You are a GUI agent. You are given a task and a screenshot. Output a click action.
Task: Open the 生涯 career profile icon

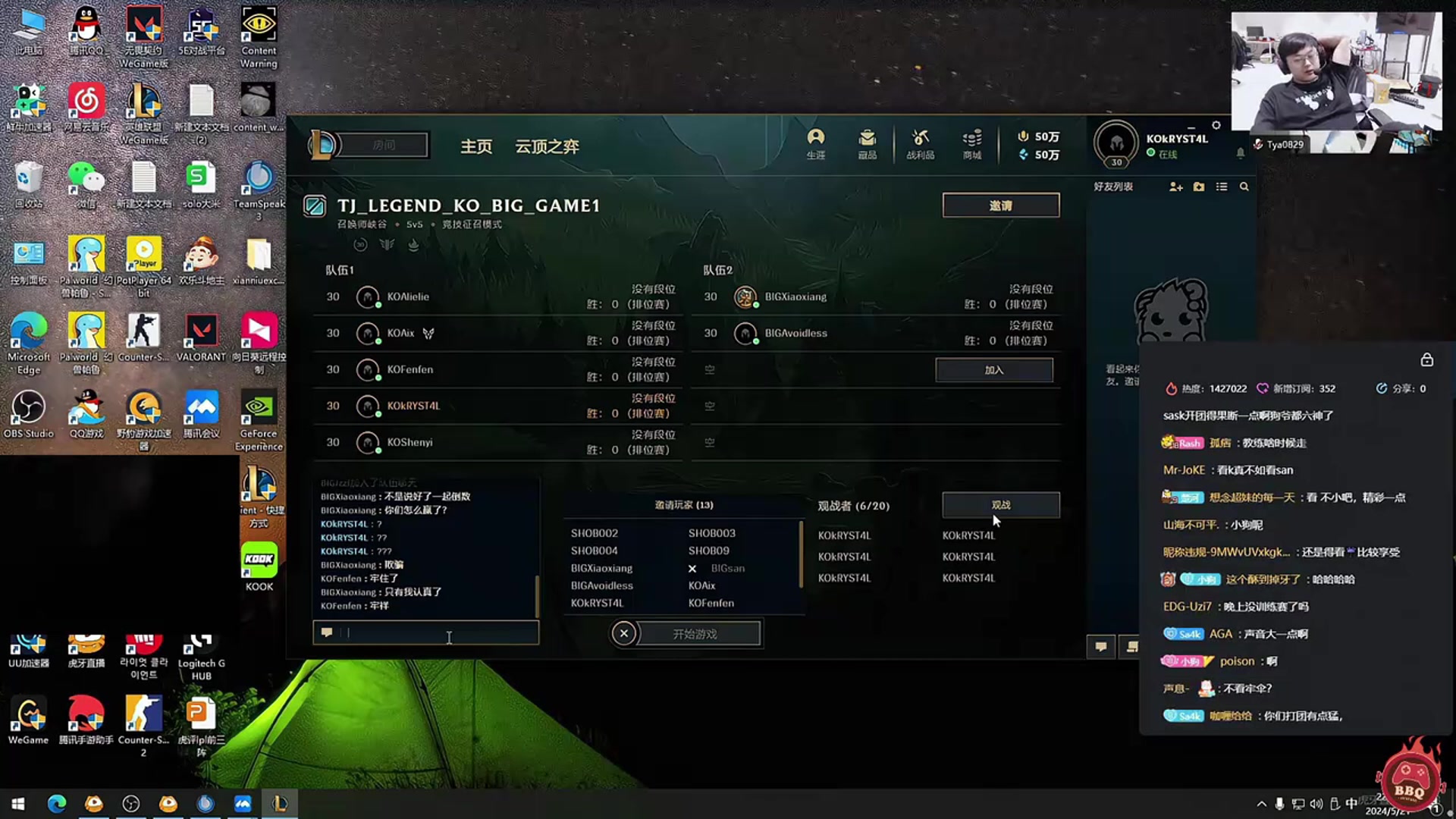[816, 143]
